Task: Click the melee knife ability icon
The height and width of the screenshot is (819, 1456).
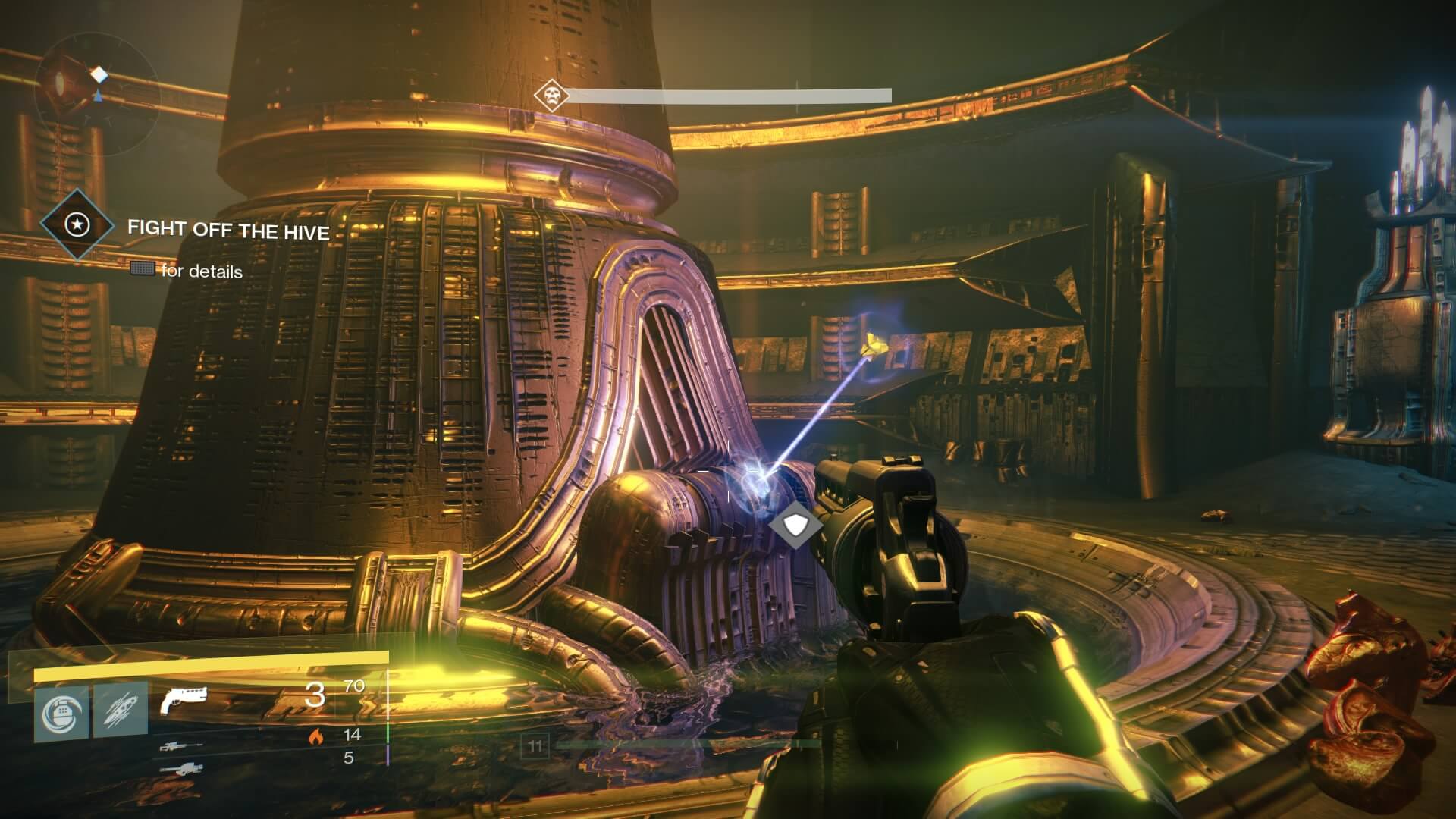Action: coord(121,710)
